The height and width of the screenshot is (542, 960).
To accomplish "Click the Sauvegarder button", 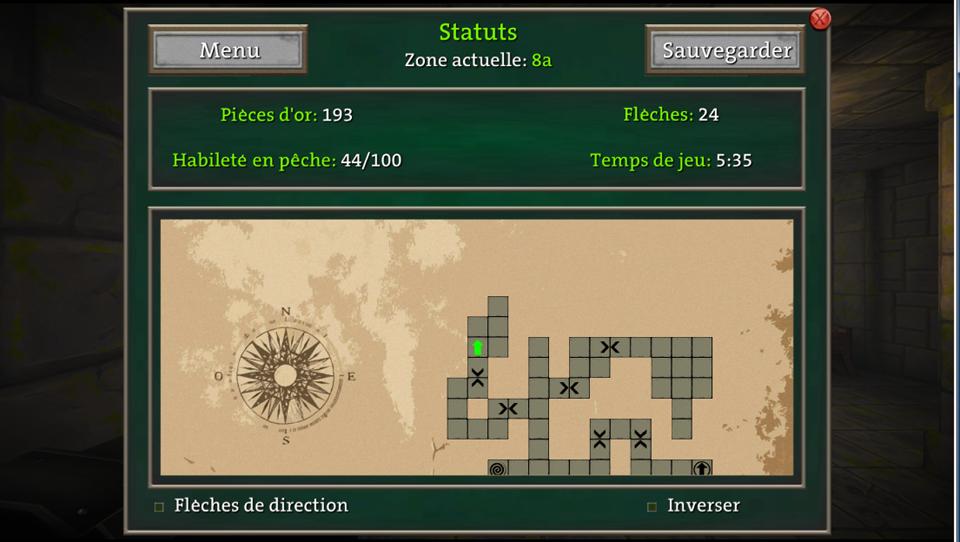I will click(726, 50).
